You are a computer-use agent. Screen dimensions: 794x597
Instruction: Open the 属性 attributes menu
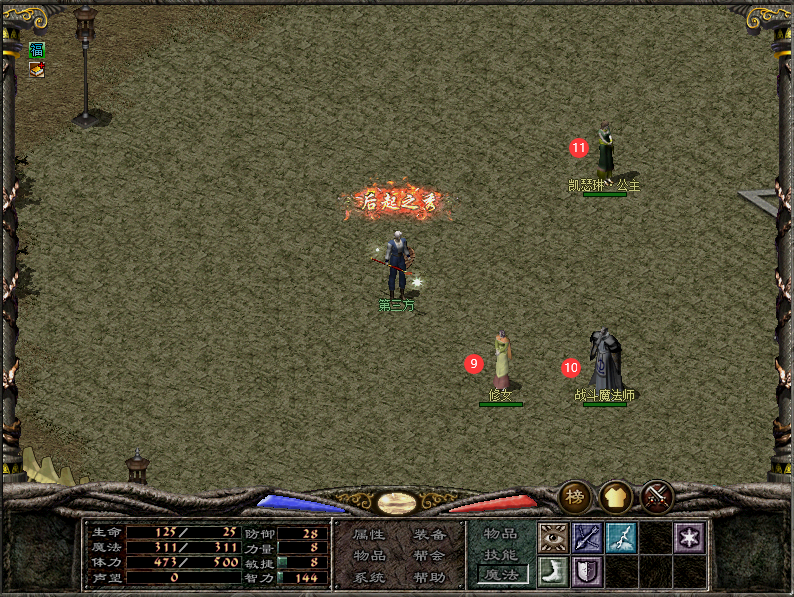pyautogui.click(x=369, y=535)
